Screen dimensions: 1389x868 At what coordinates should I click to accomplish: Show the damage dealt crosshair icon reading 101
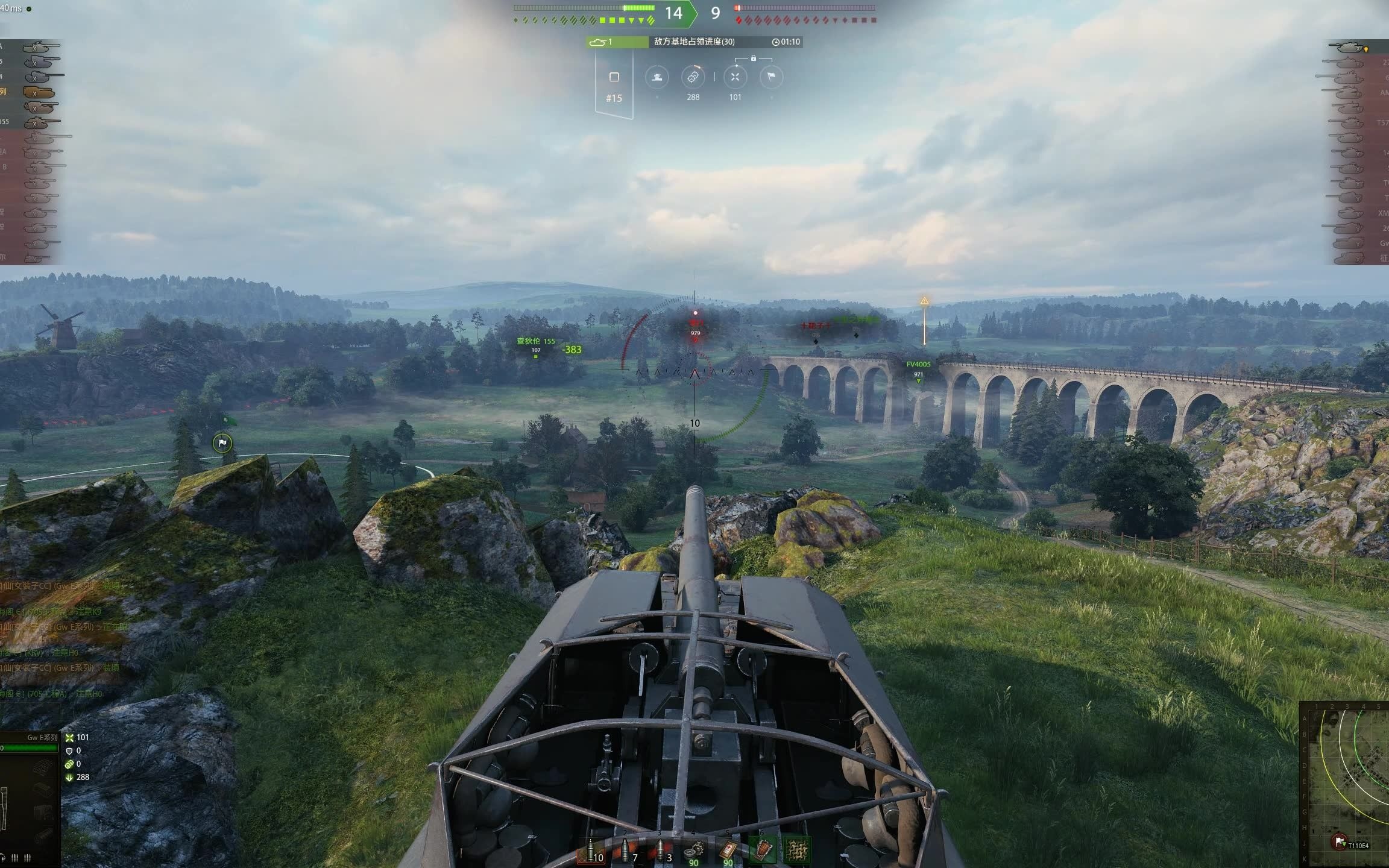[735, 77]
